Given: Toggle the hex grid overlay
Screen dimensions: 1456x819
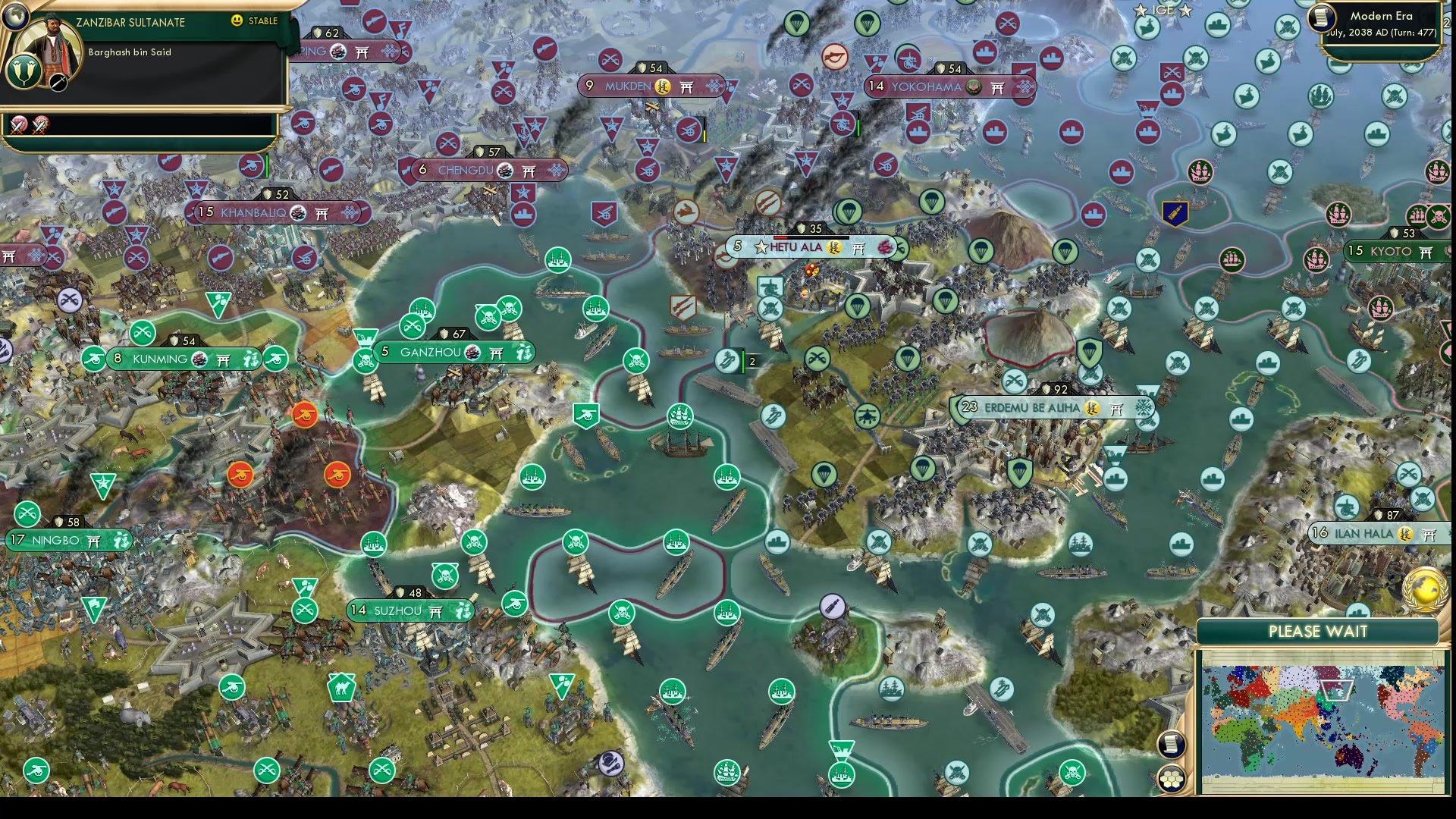Looking at the screenshot, I should (x=1172, y=779).
